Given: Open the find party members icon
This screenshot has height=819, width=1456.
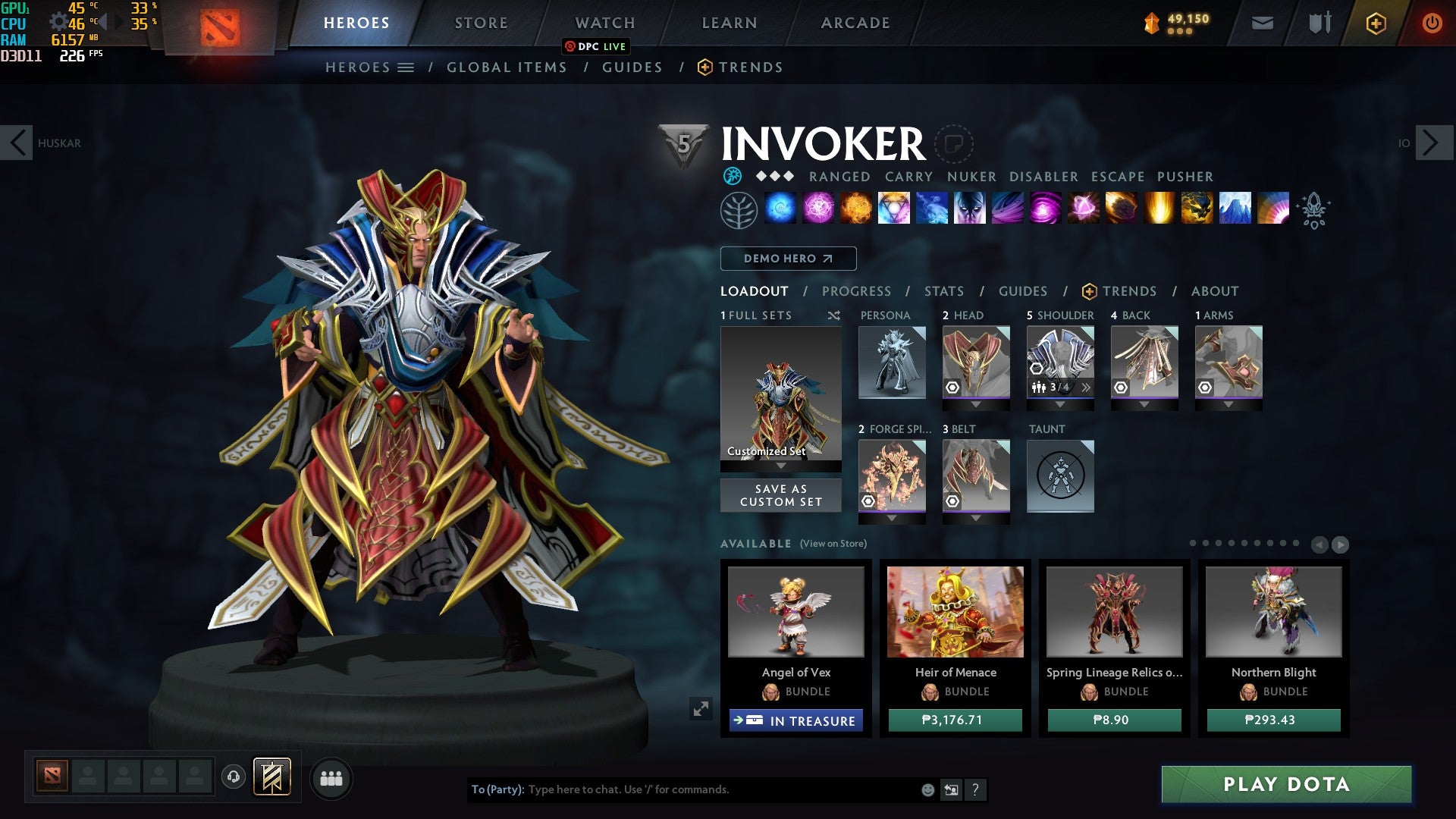Looking at the screenshot, I should (x=330, y=777).
